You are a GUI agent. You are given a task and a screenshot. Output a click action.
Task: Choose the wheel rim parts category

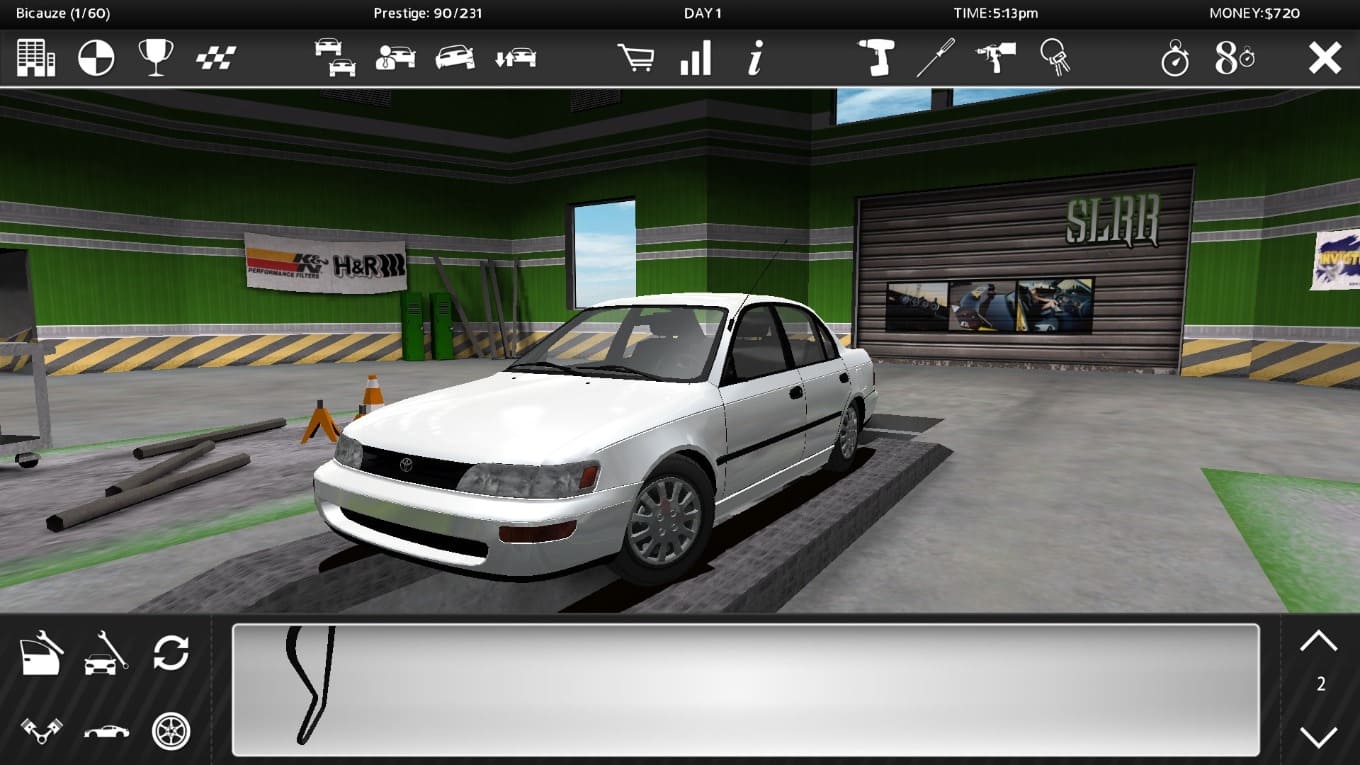171,731
